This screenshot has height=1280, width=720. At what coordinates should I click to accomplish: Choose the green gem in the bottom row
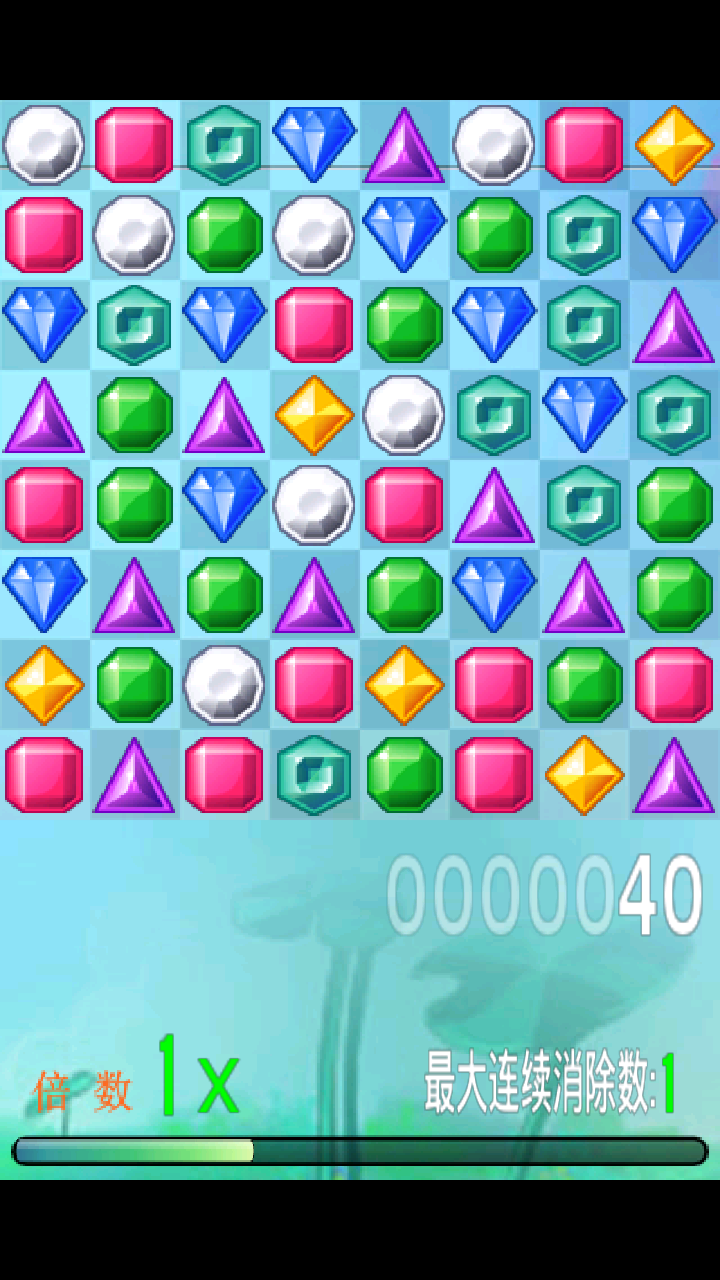[x=404, y=775]
